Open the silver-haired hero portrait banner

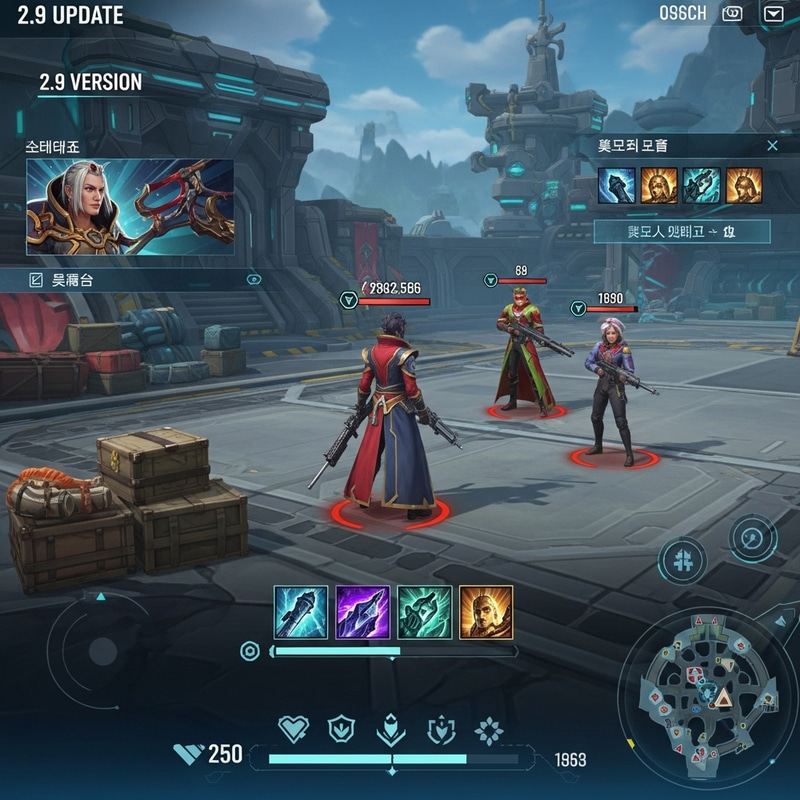coord(130,207)
